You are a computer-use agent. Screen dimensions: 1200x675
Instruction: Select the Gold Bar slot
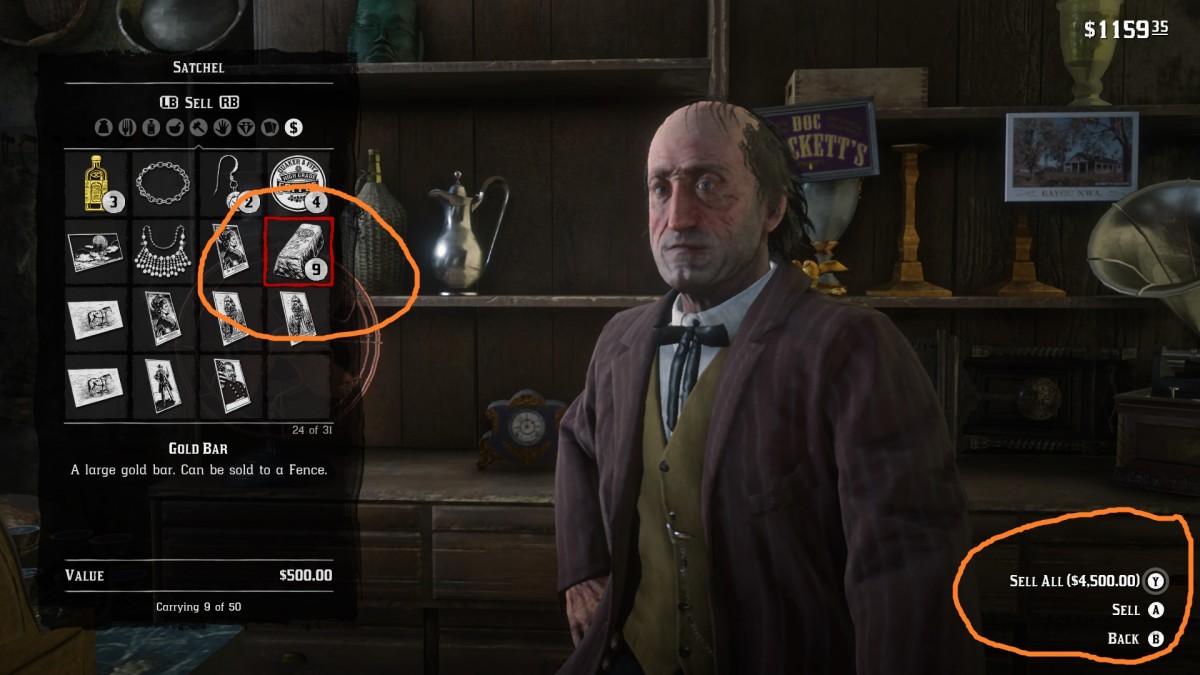[297, 250]
